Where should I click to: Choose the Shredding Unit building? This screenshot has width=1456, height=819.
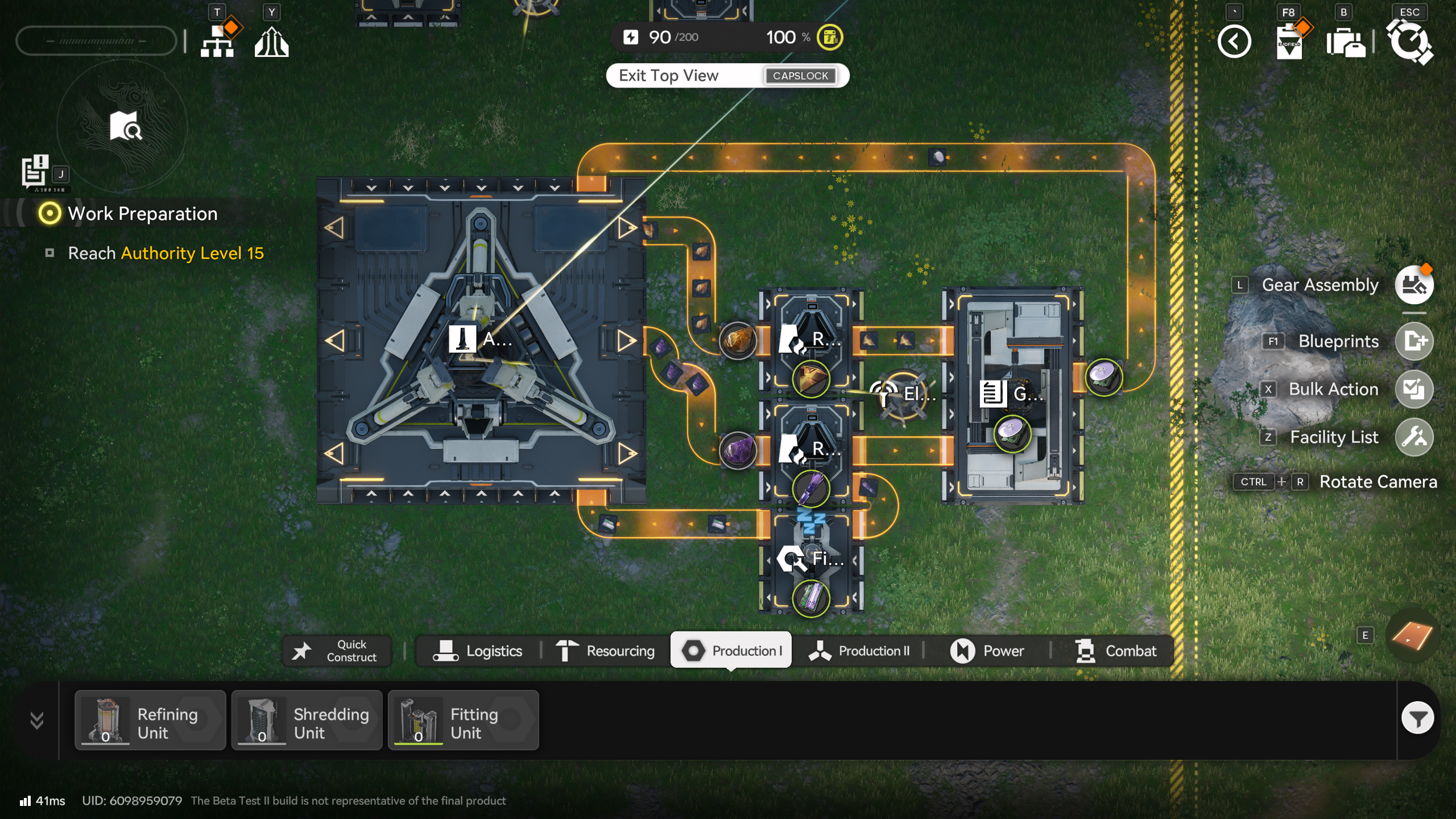[x=307, y=720]
